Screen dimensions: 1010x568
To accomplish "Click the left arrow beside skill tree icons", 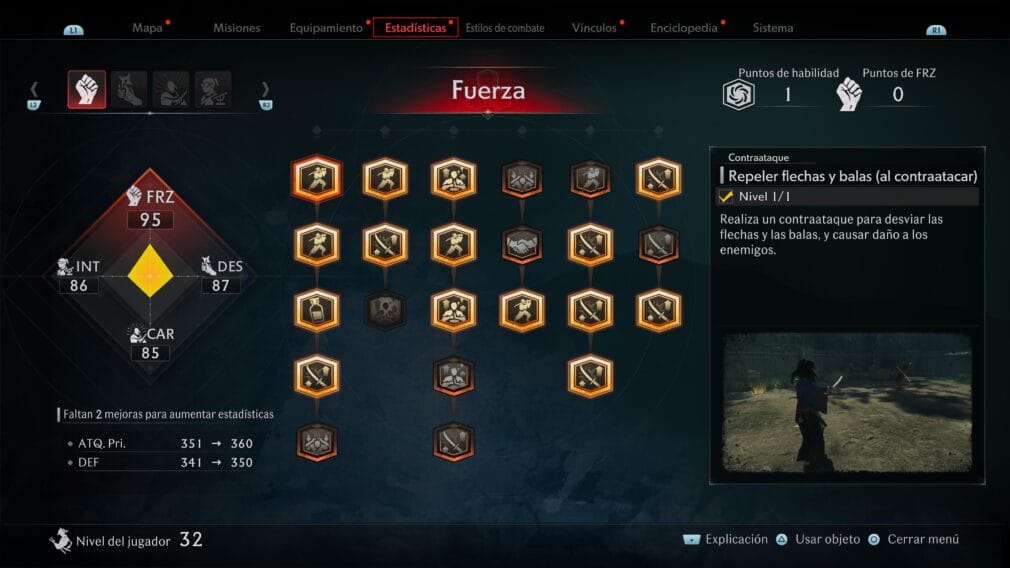I will tap(34, 89).
